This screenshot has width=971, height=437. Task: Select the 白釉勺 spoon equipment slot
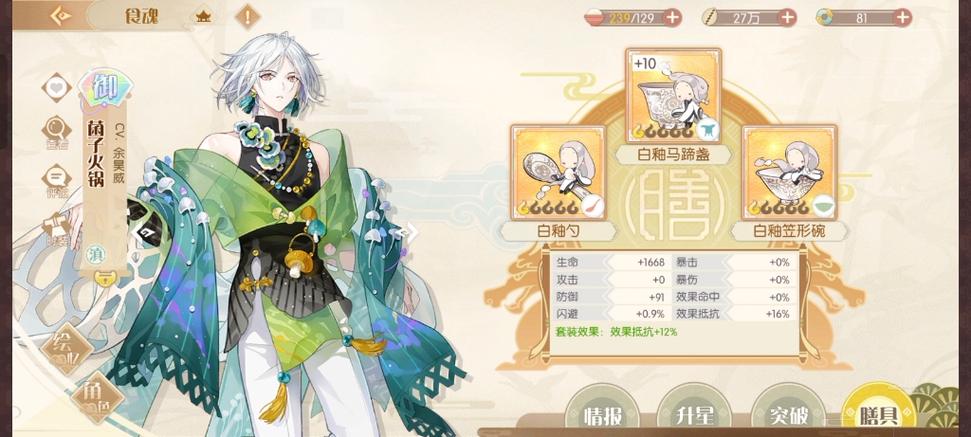(x=558, y=173)
